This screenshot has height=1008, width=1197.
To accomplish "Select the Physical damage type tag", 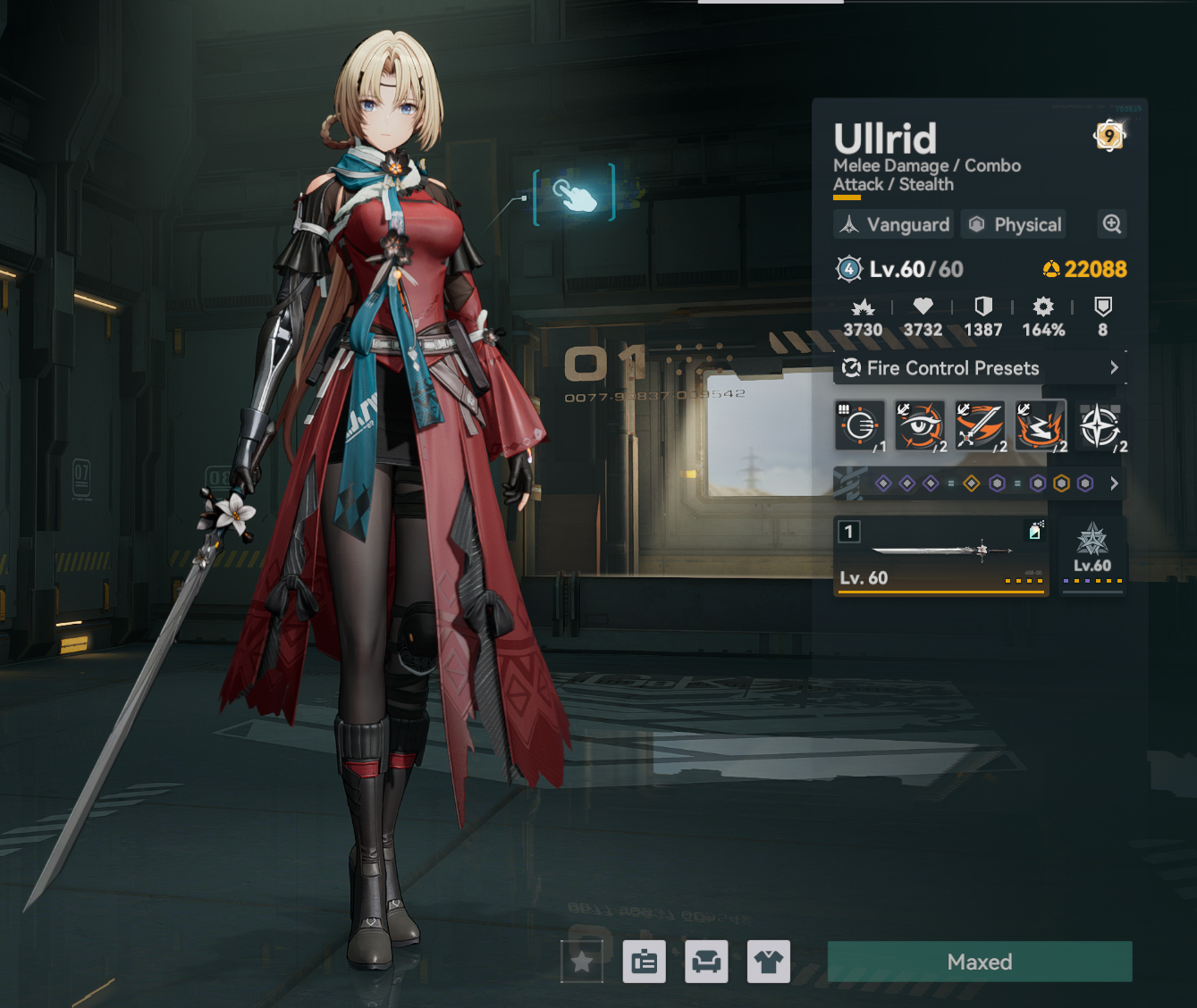I will coord(1016,224).
